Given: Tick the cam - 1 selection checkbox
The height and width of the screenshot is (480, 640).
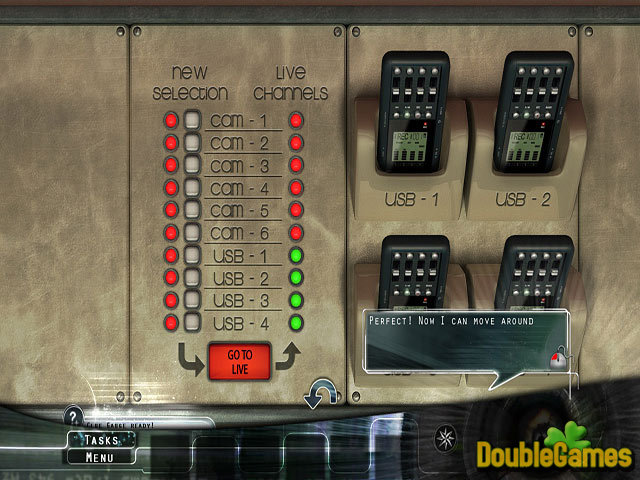Looking at the screenshot, I should [192, 121].
